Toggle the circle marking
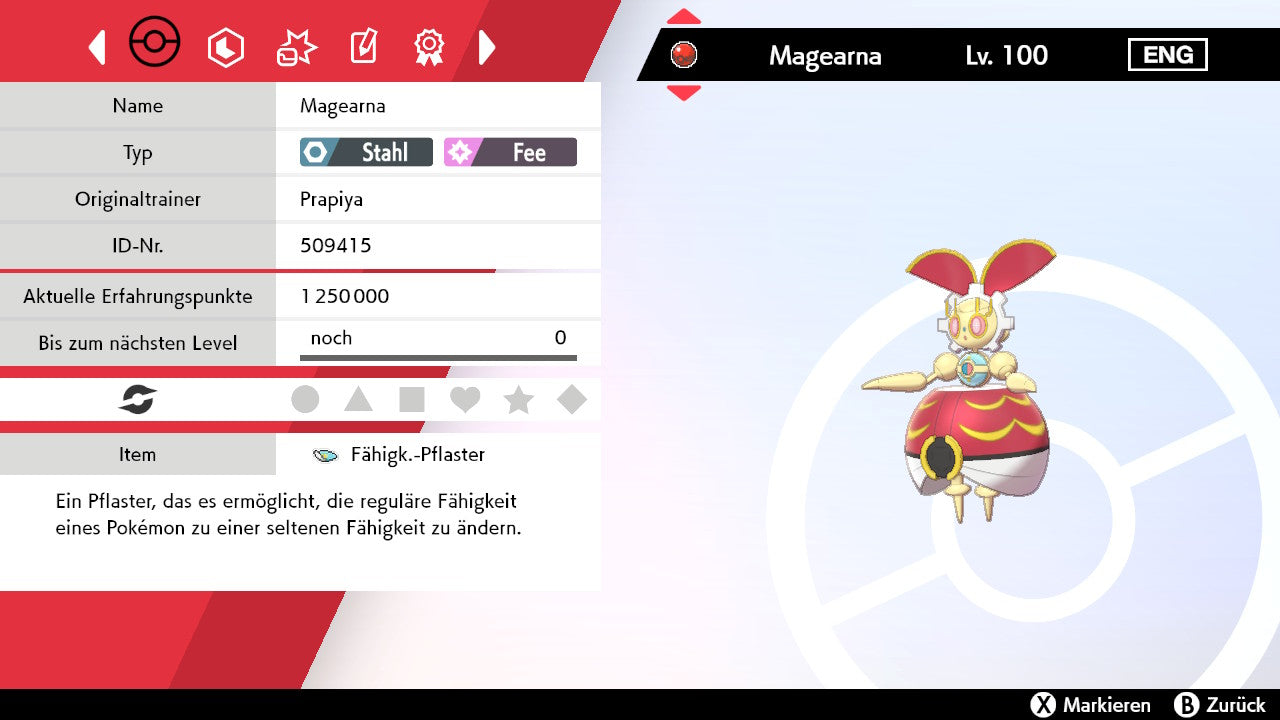Image resolution: width=1280 pixels, height=720 pixels. coord(305,400)
